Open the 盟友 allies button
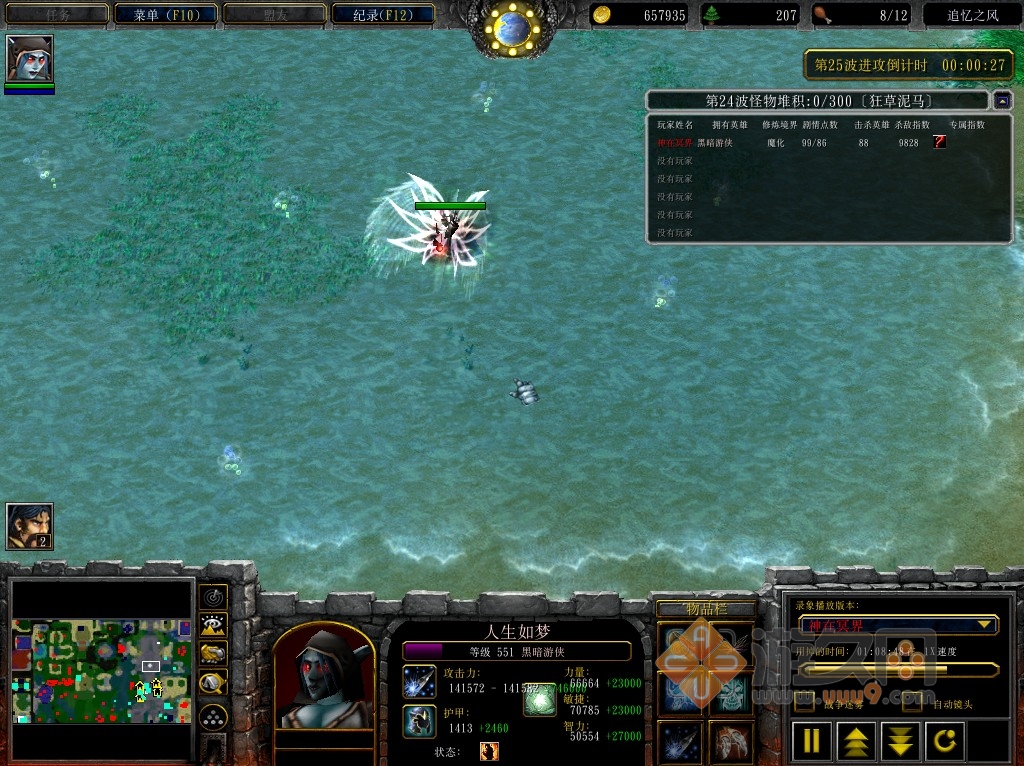This screenshot has width=1024, height=766. point(277,15)
